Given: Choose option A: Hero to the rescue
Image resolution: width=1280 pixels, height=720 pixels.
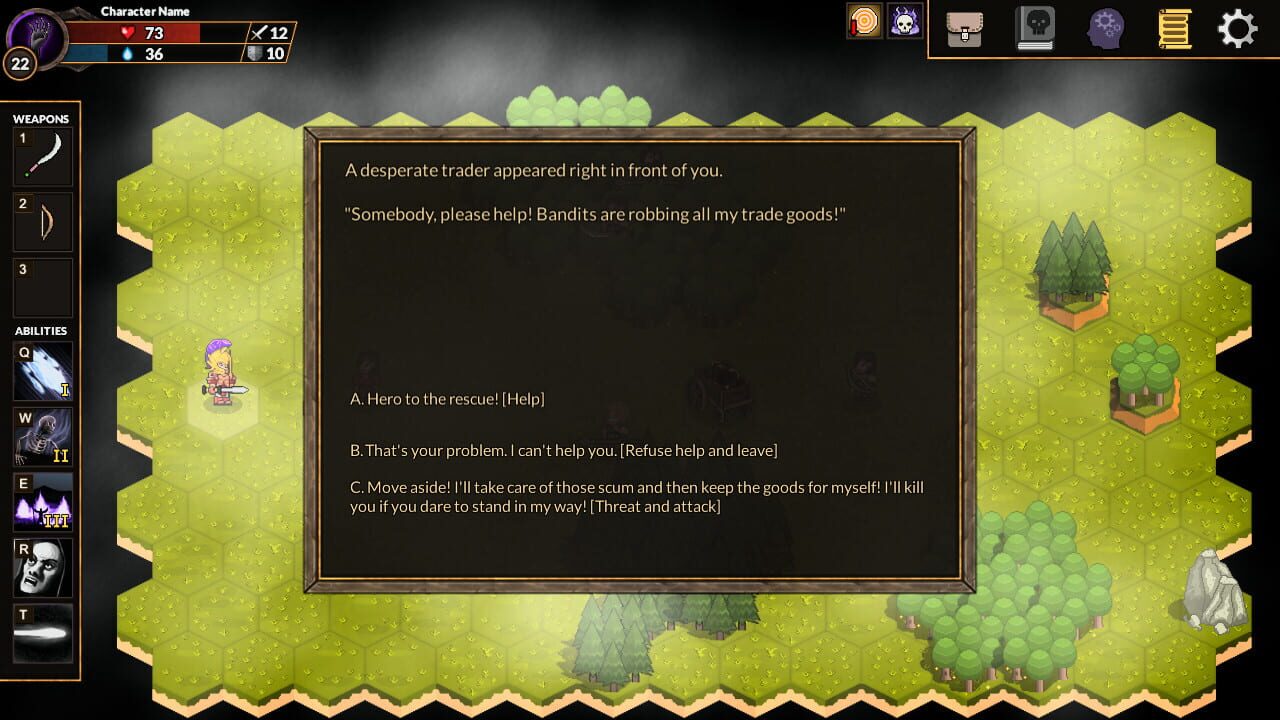Looking at the screenshot, I should point(447,398).
